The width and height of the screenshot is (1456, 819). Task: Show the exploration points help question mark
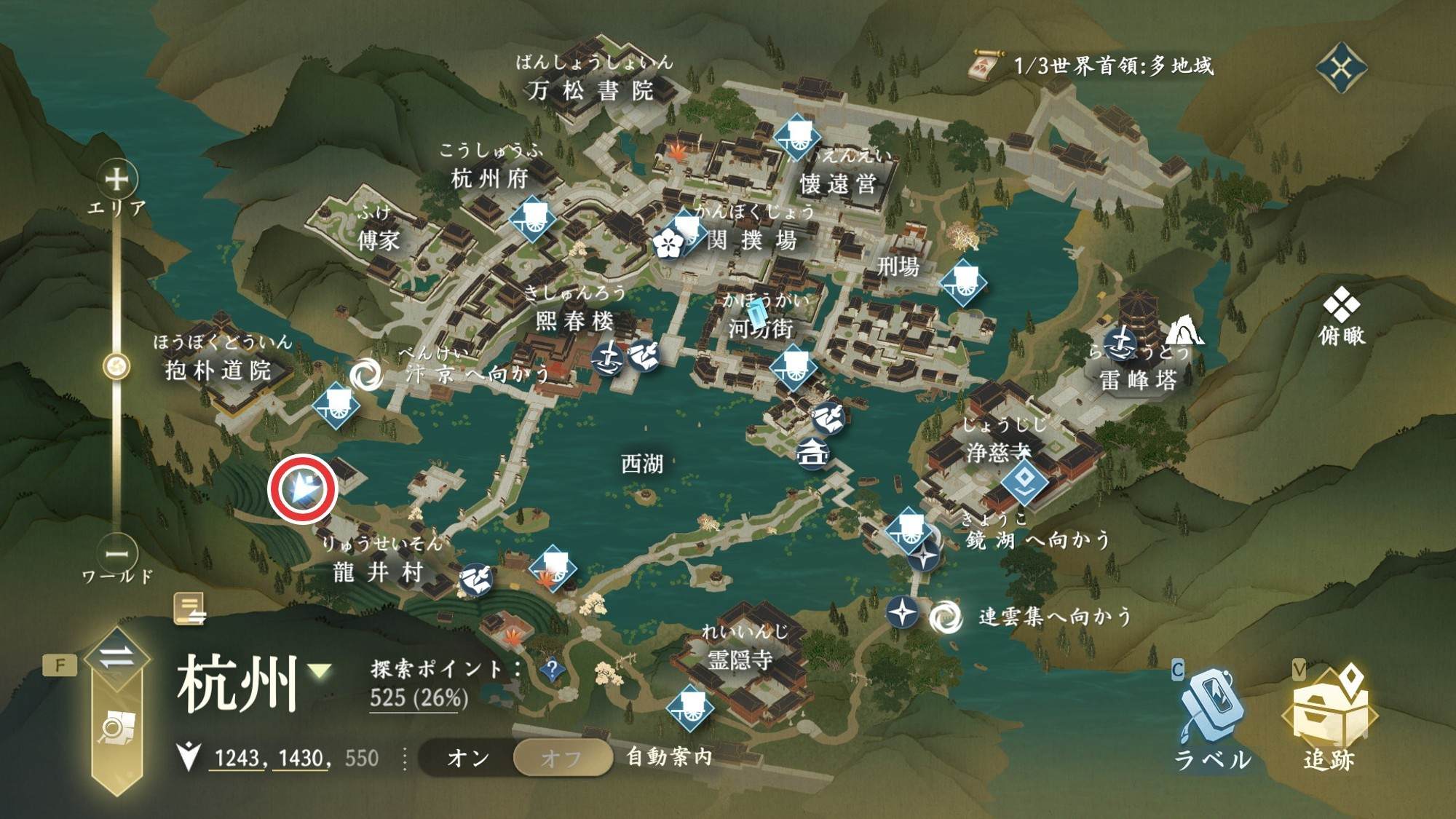point(552,668)
